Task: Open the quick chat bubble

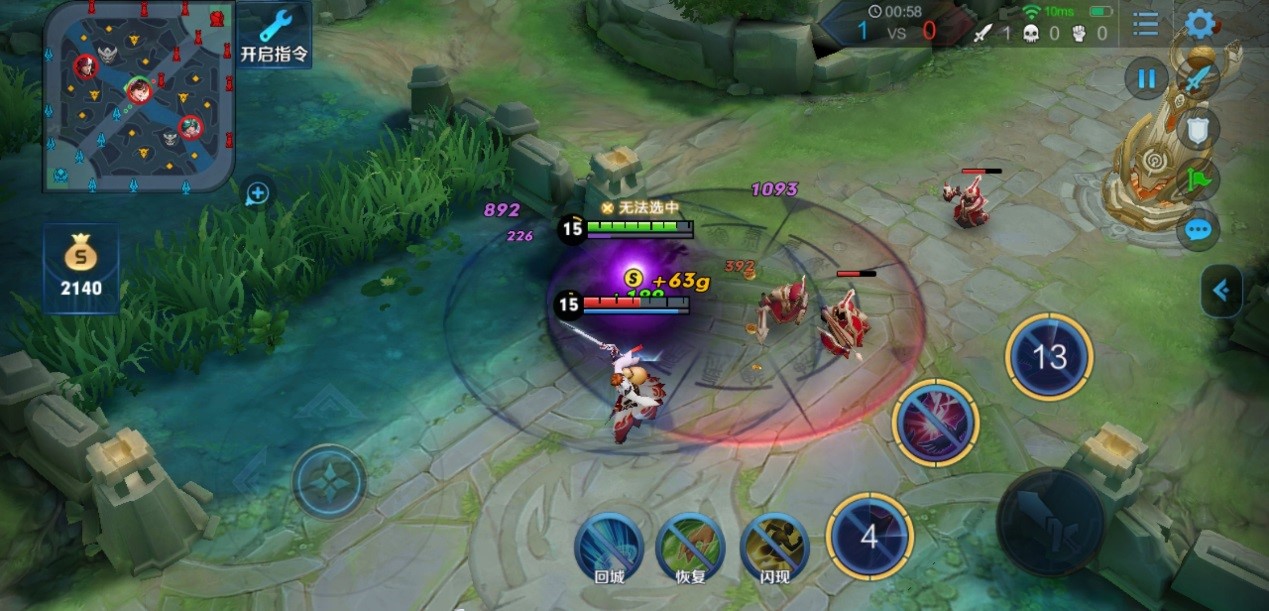Action: (x=1198, y=231)
